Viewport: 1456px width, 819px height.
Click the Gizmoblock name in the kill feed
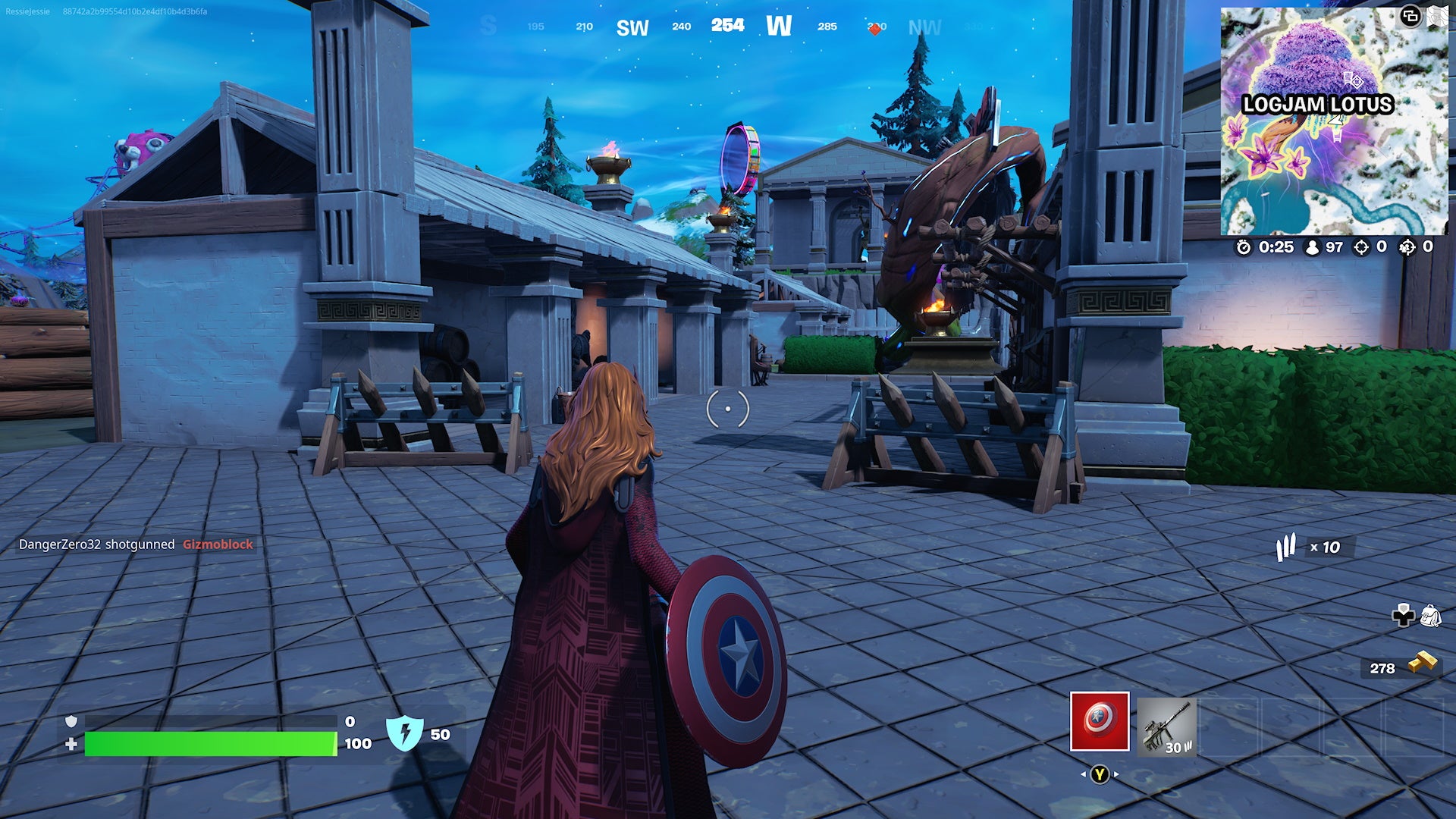(218, 544)
